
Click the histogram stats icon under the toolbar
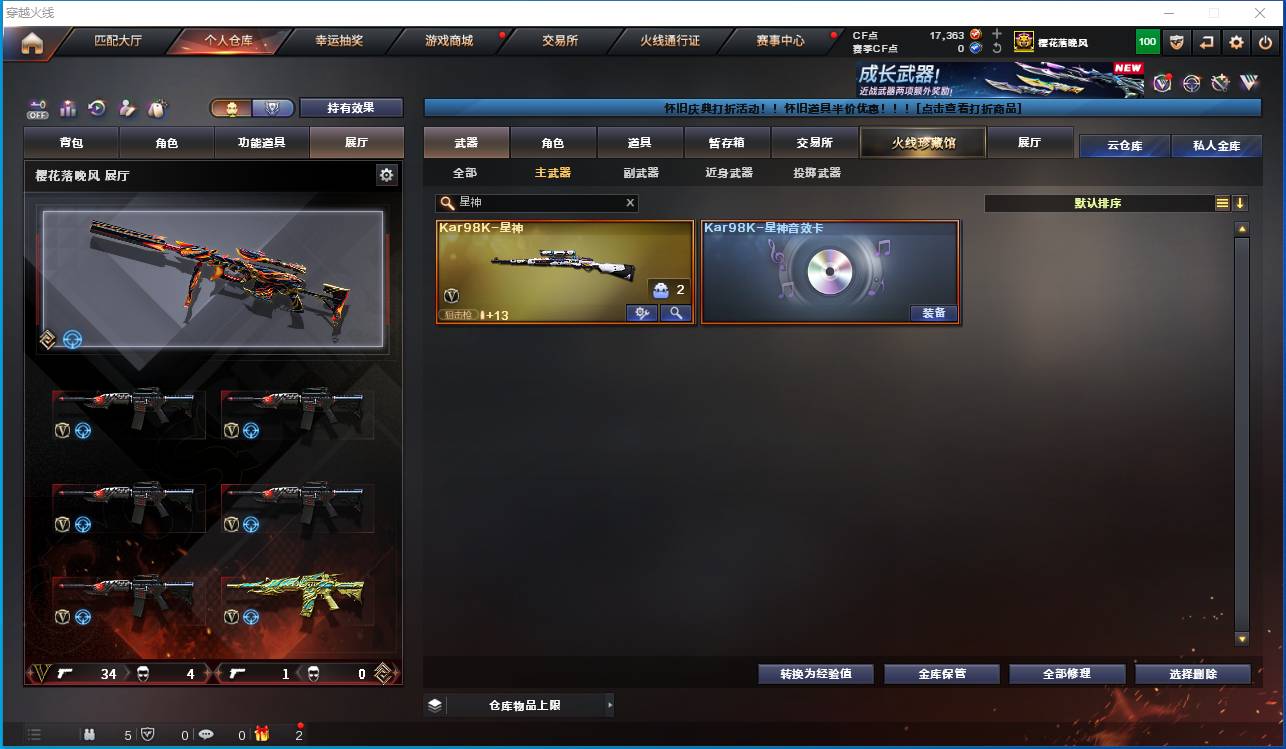click(68, 106)
